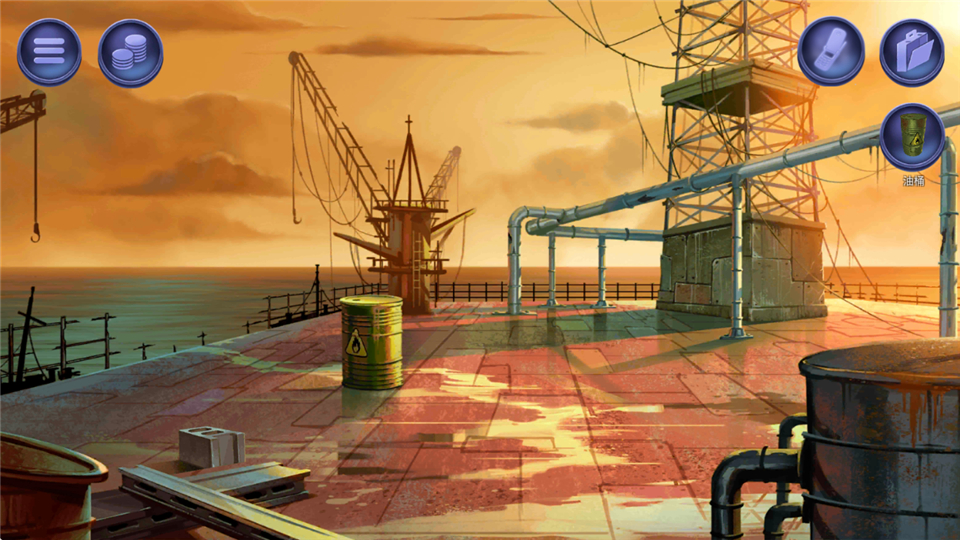Open the coins shop button

130,51
